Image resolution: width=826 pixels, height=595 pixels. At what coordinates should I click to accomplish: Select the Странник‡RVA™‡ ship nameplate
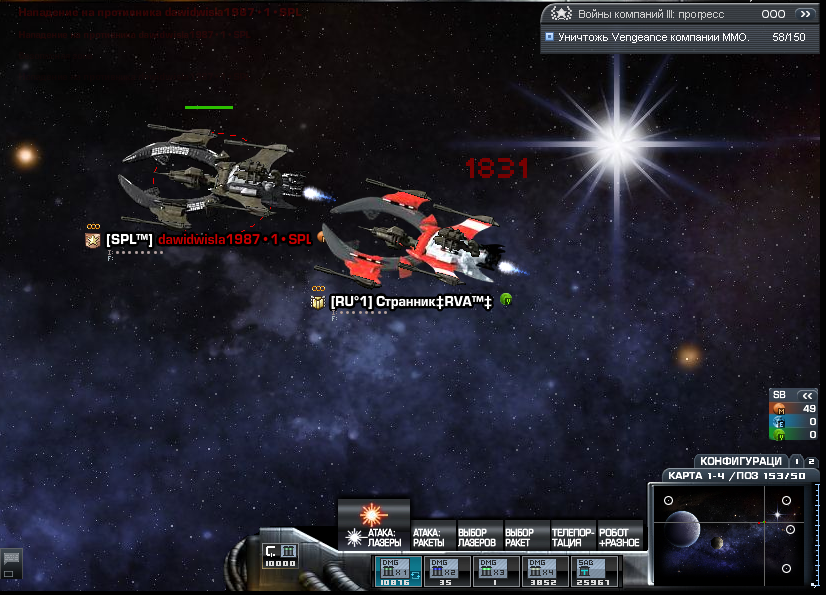[410, 301]
